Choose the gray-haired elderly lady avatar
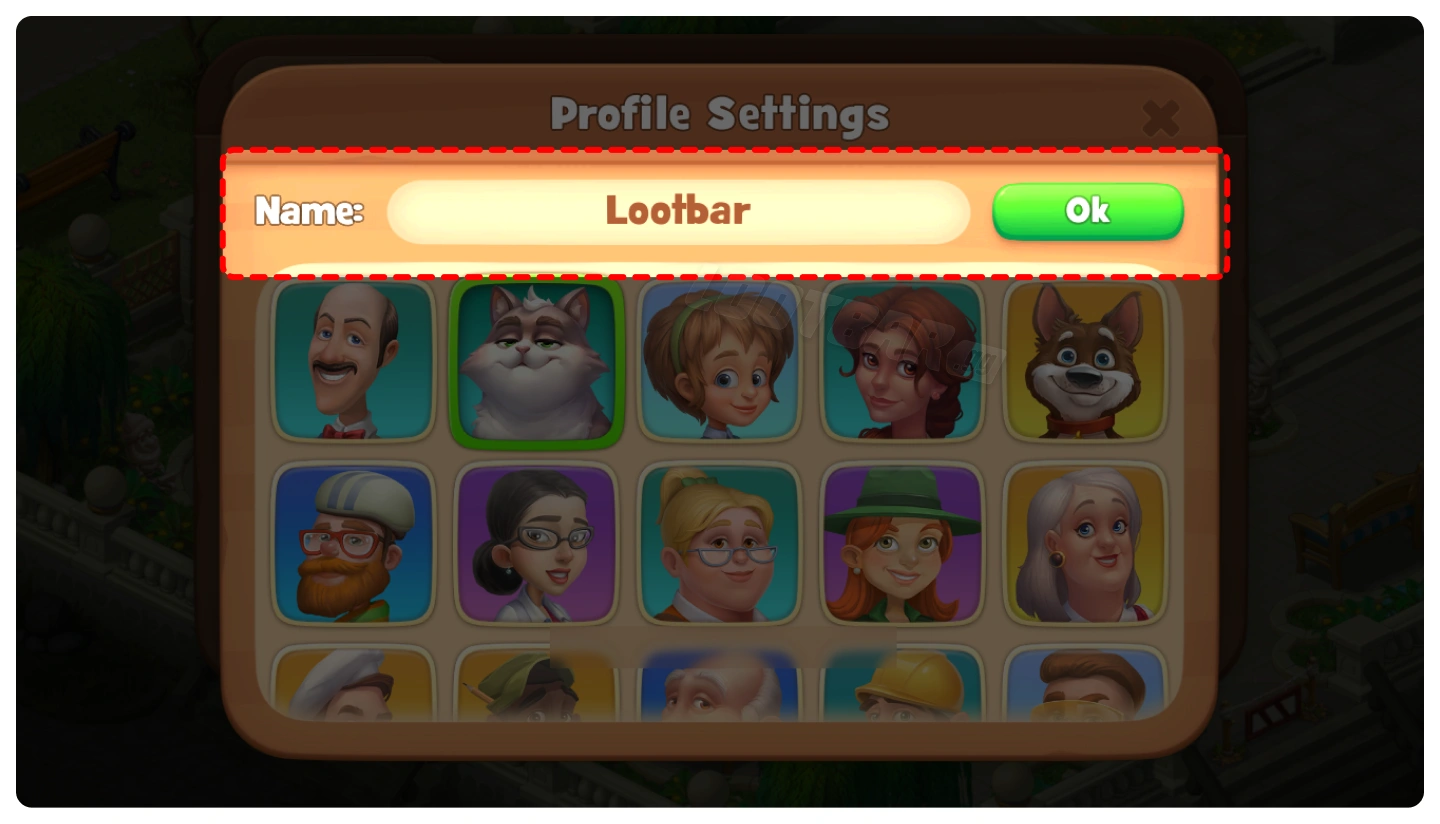The height and width of the screenshot is (824, 1440). 1085,544
